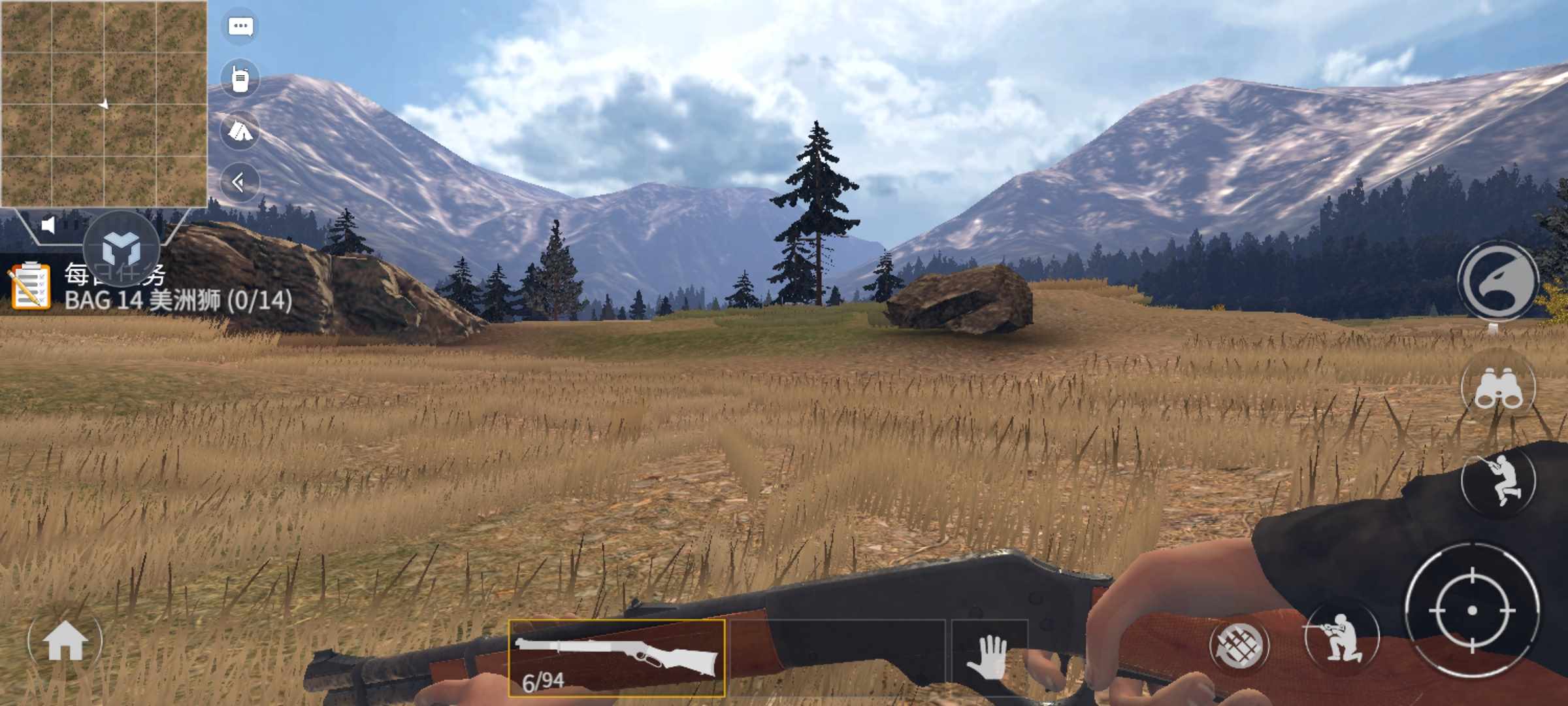Tap the crosshair aim button
The image size is (1568, 706).
pos(1472,611)
